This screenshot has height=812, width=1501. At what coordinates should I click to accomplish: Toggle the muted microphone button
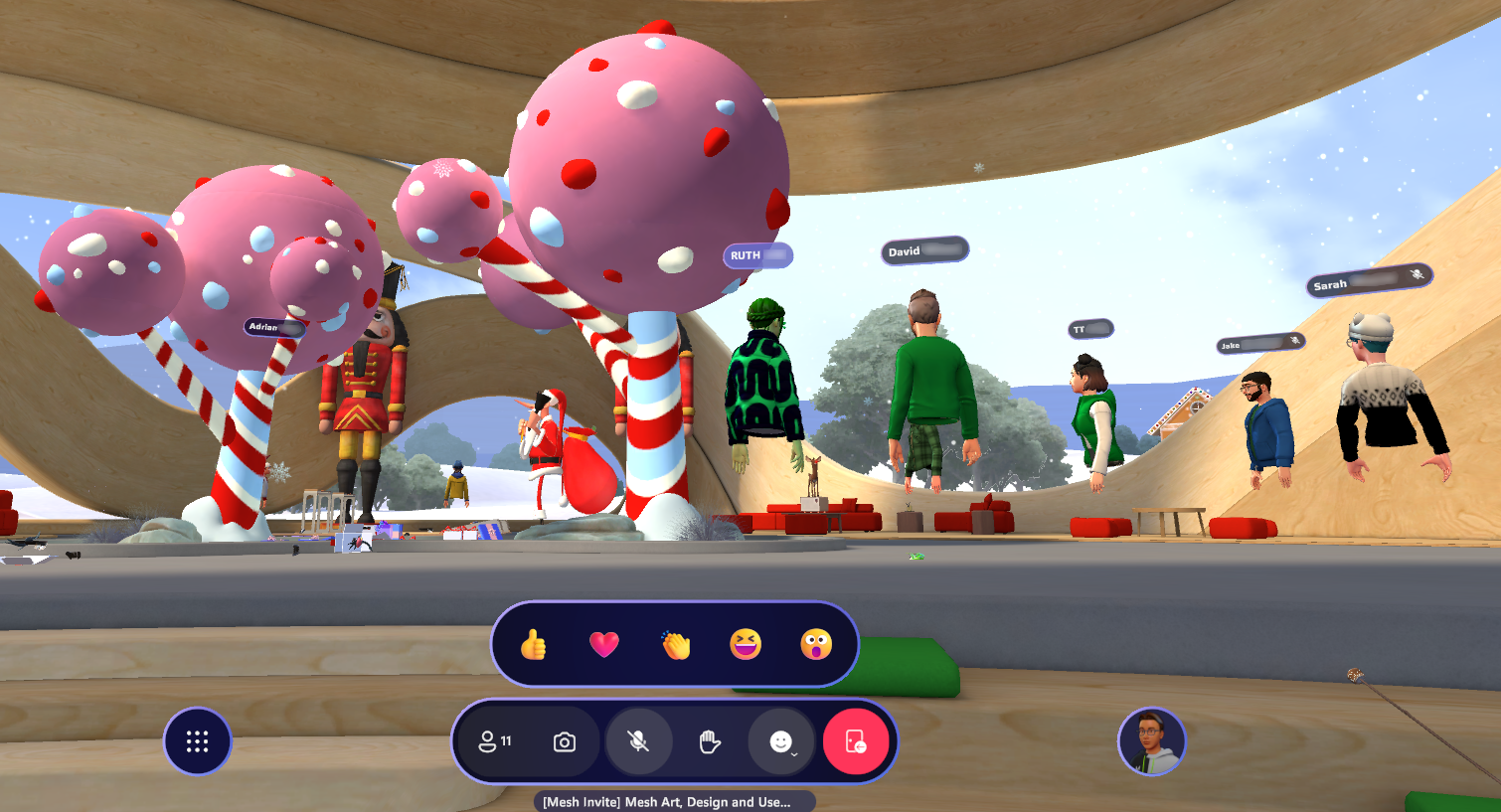pos(638,741)
